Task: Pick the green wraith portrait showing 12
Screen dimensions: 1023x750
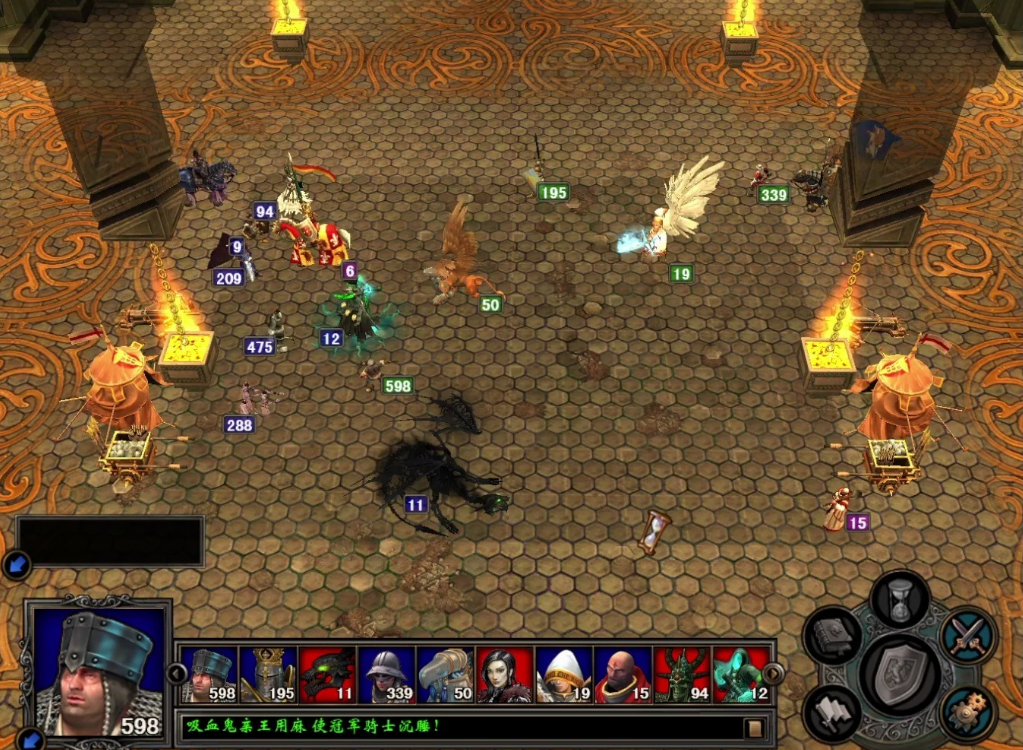Action: click(x=741, y=675)
